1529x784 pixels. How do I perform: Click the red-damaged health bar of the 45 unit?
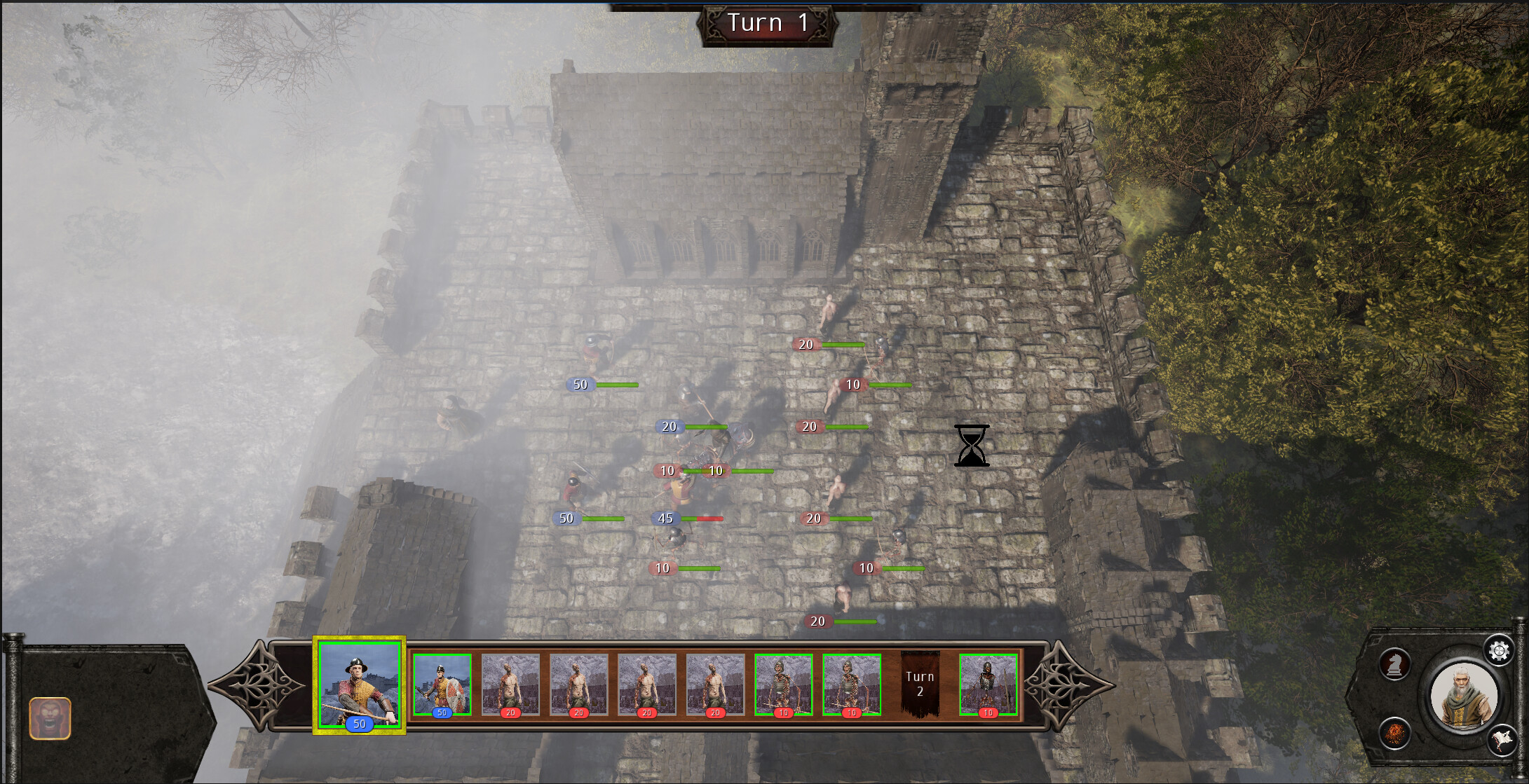pos(708,518)
